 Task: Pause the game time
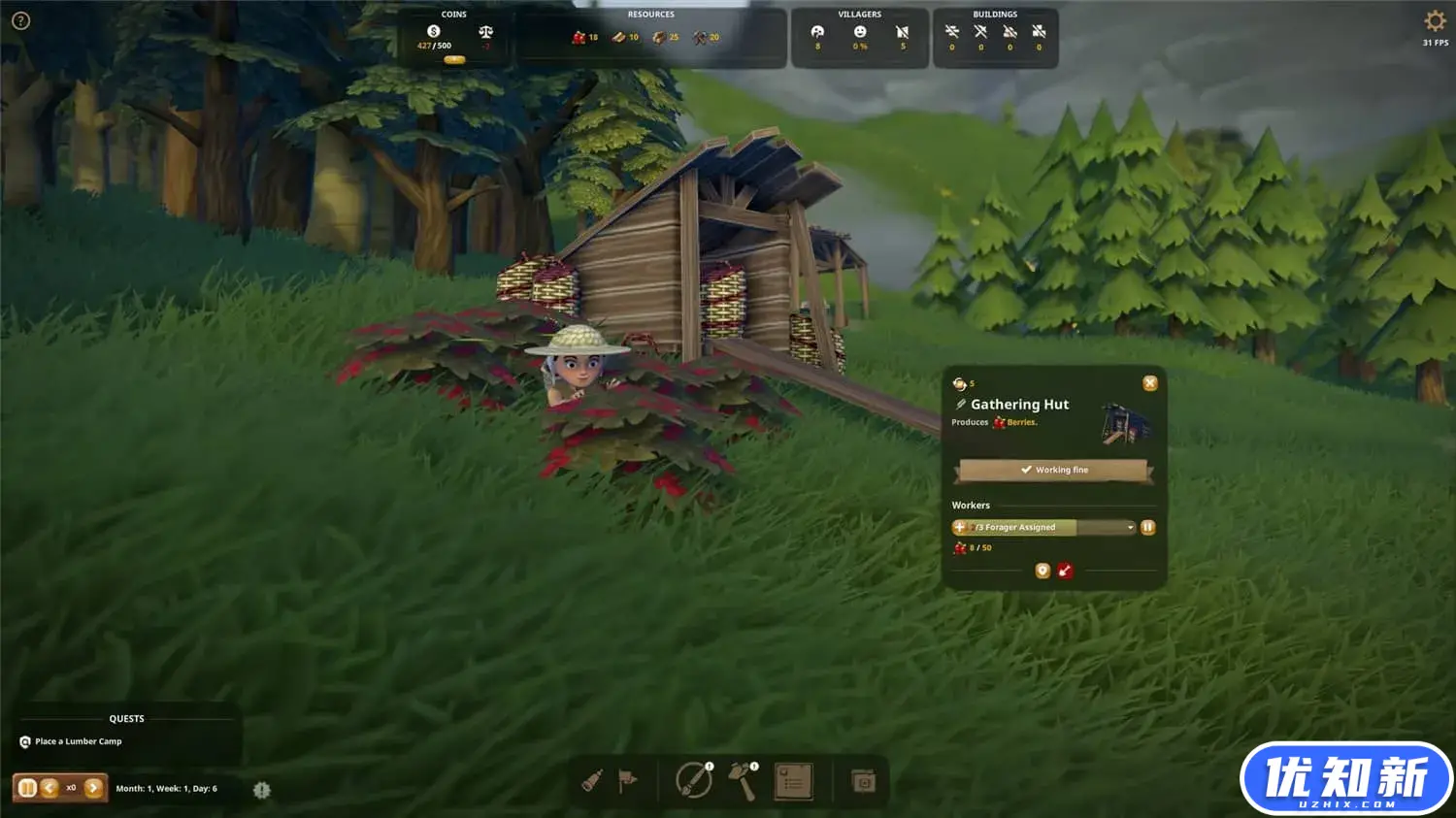(x=27, y=788)
